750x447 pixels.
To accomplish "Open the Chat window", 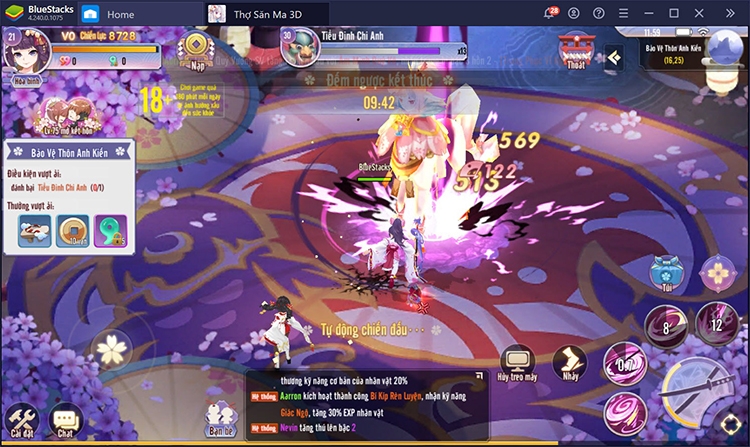I will [66, 420].
